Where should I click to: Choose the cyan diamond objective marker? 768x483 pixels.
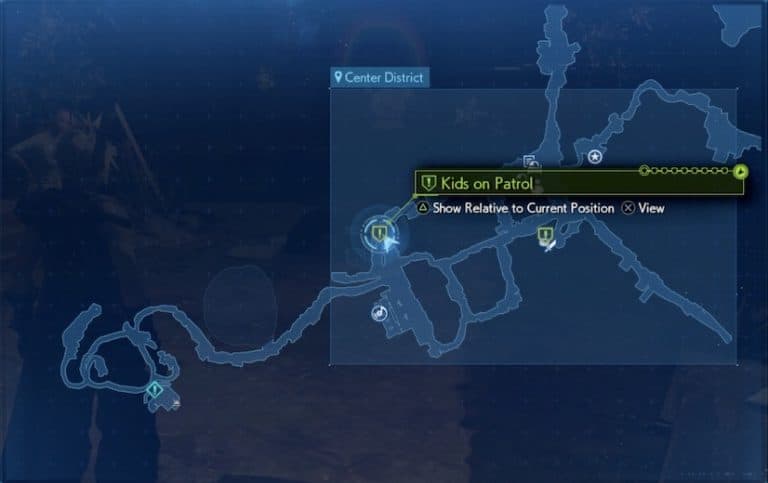coord(154,389)
